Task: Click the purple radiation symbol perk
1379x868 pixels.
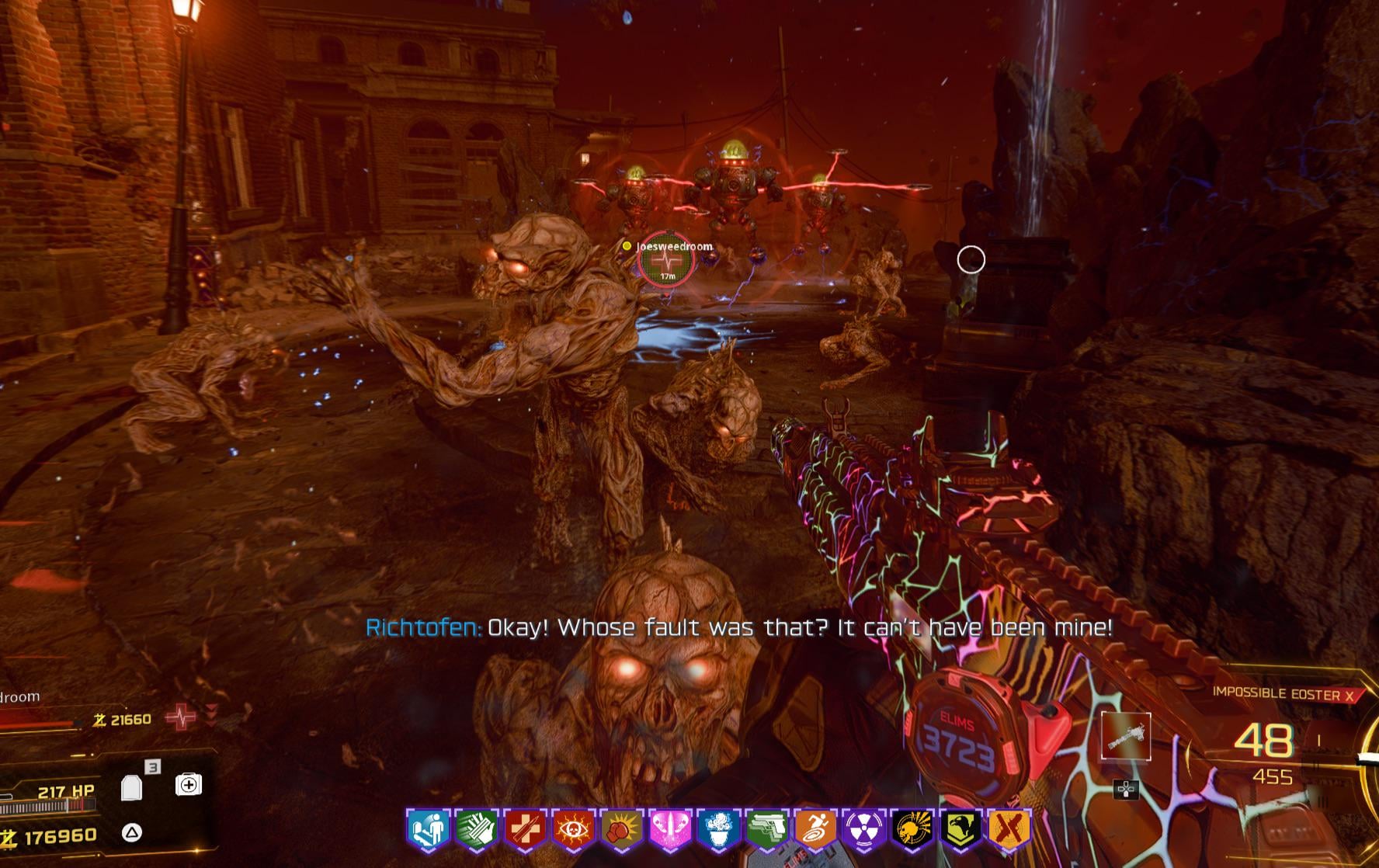Action: (863, 828)
